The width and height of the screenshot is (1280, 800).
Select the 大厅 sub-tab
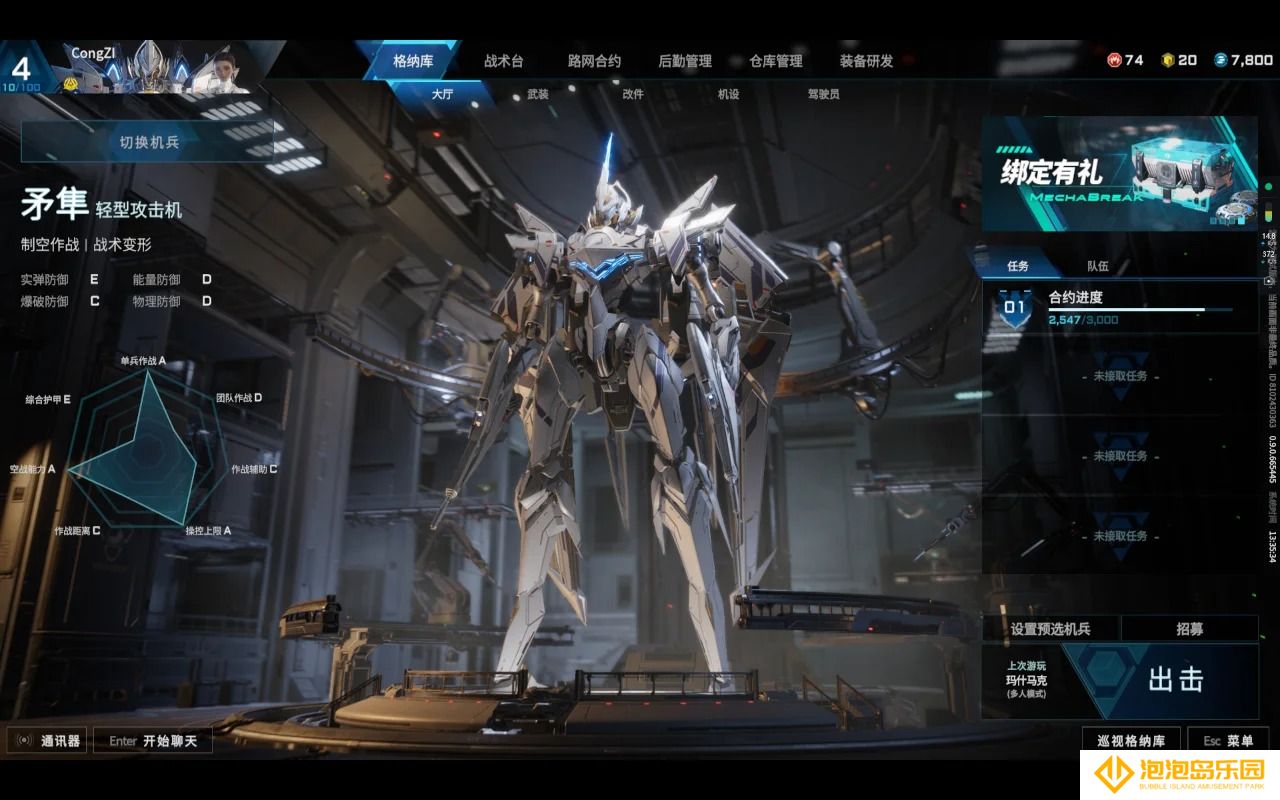point(442,94)
